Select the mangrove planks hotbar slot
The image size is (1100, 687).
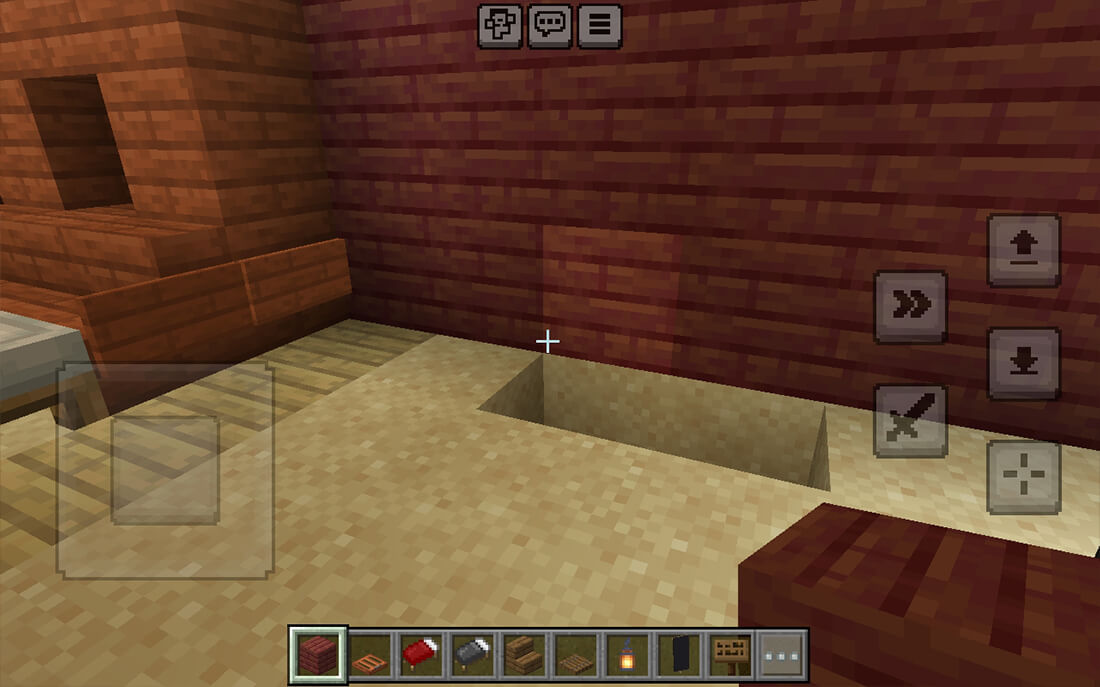pos(319,656)
